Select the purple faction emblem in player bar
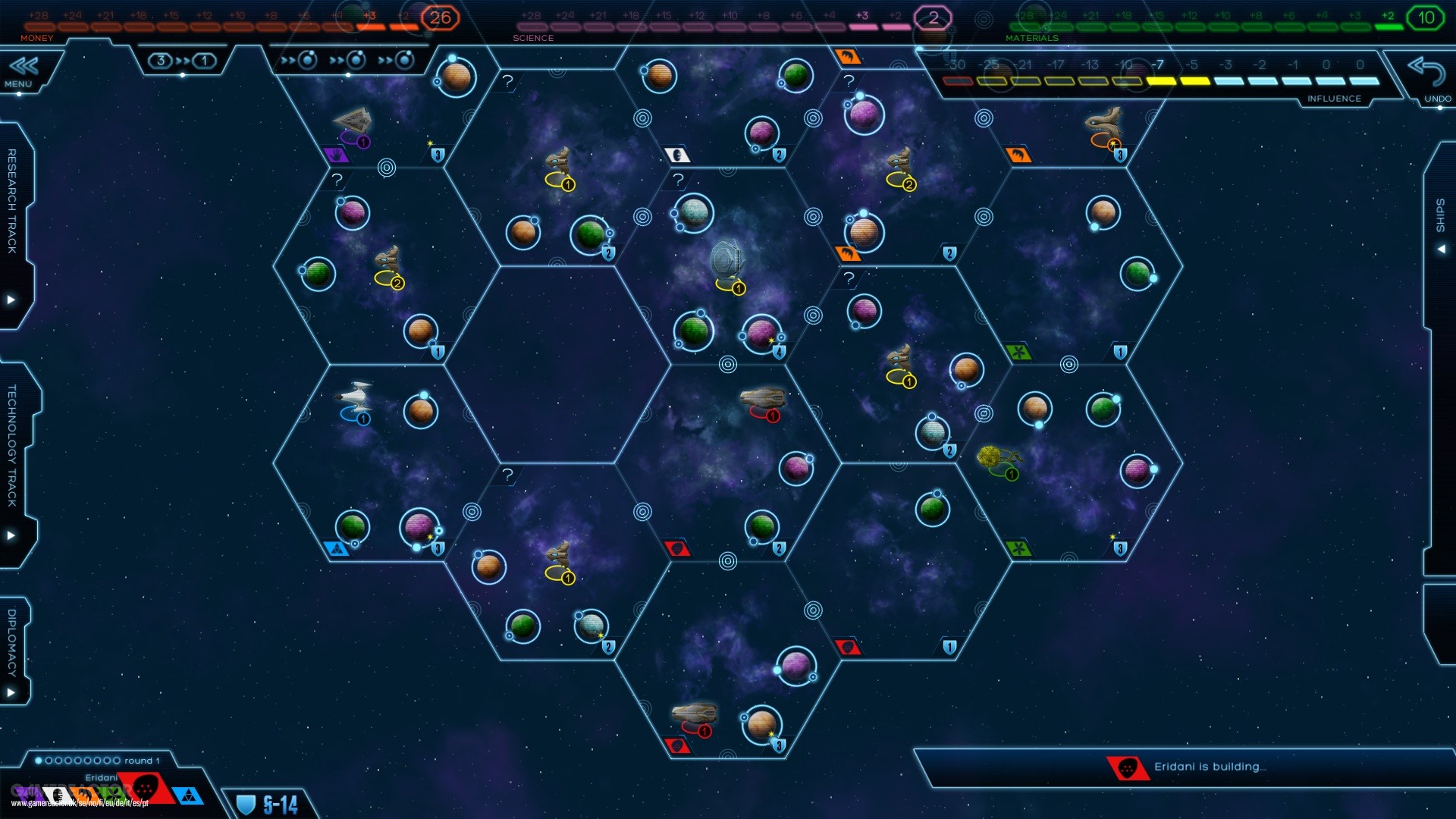Viewport: 1456px width, 819px height. [25, 793]
